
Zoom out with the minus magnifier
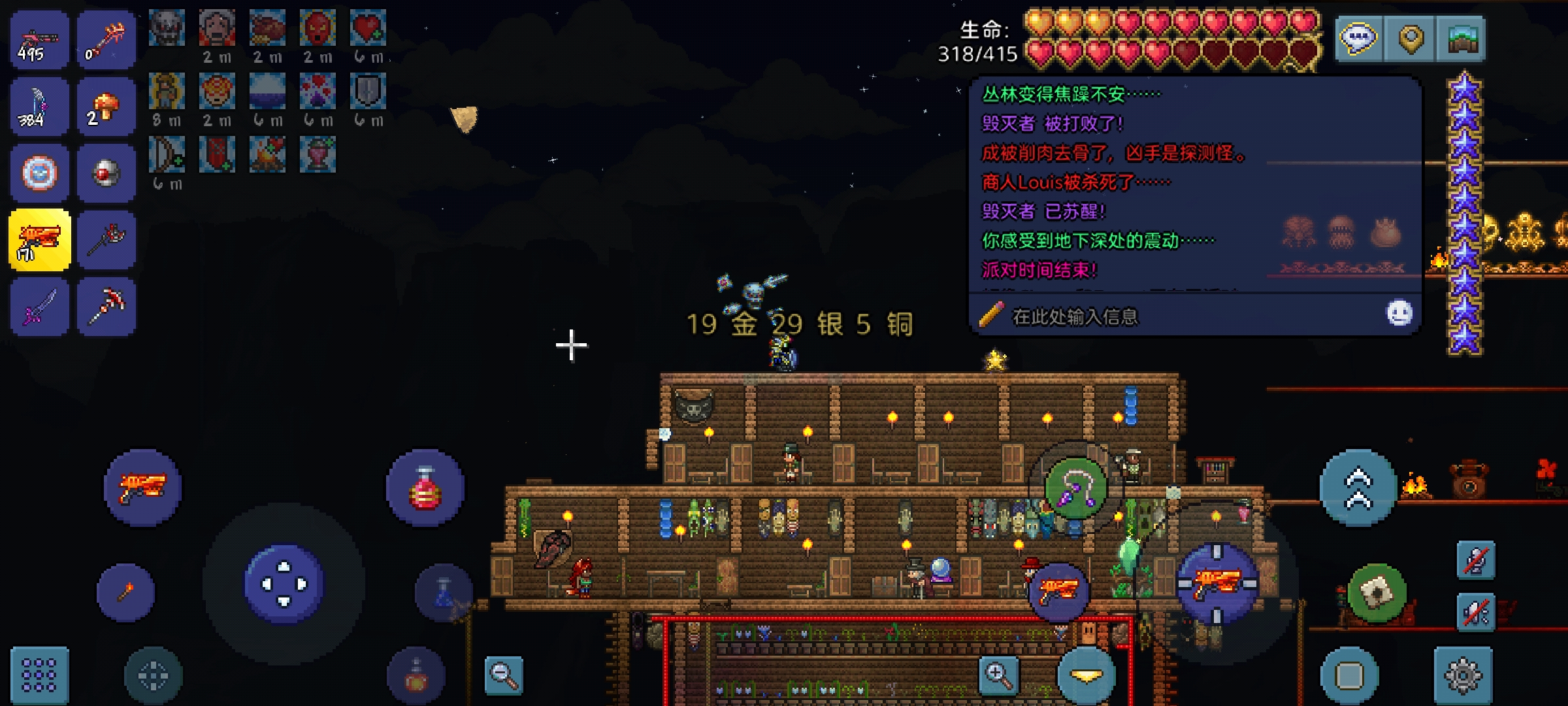pos(504,675)
